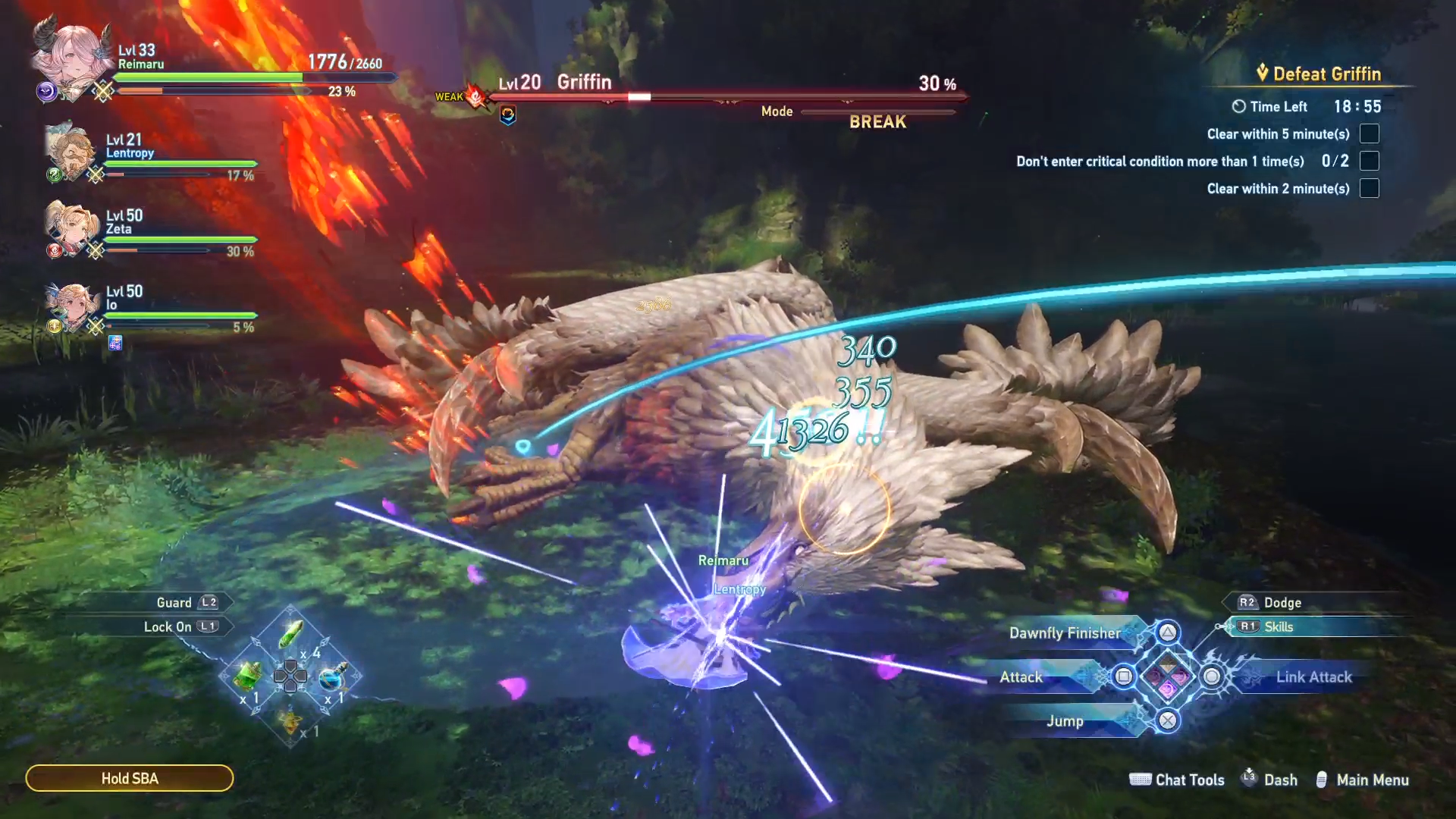
Task: Pick Io's party portrait
Action: coord(70,305)
